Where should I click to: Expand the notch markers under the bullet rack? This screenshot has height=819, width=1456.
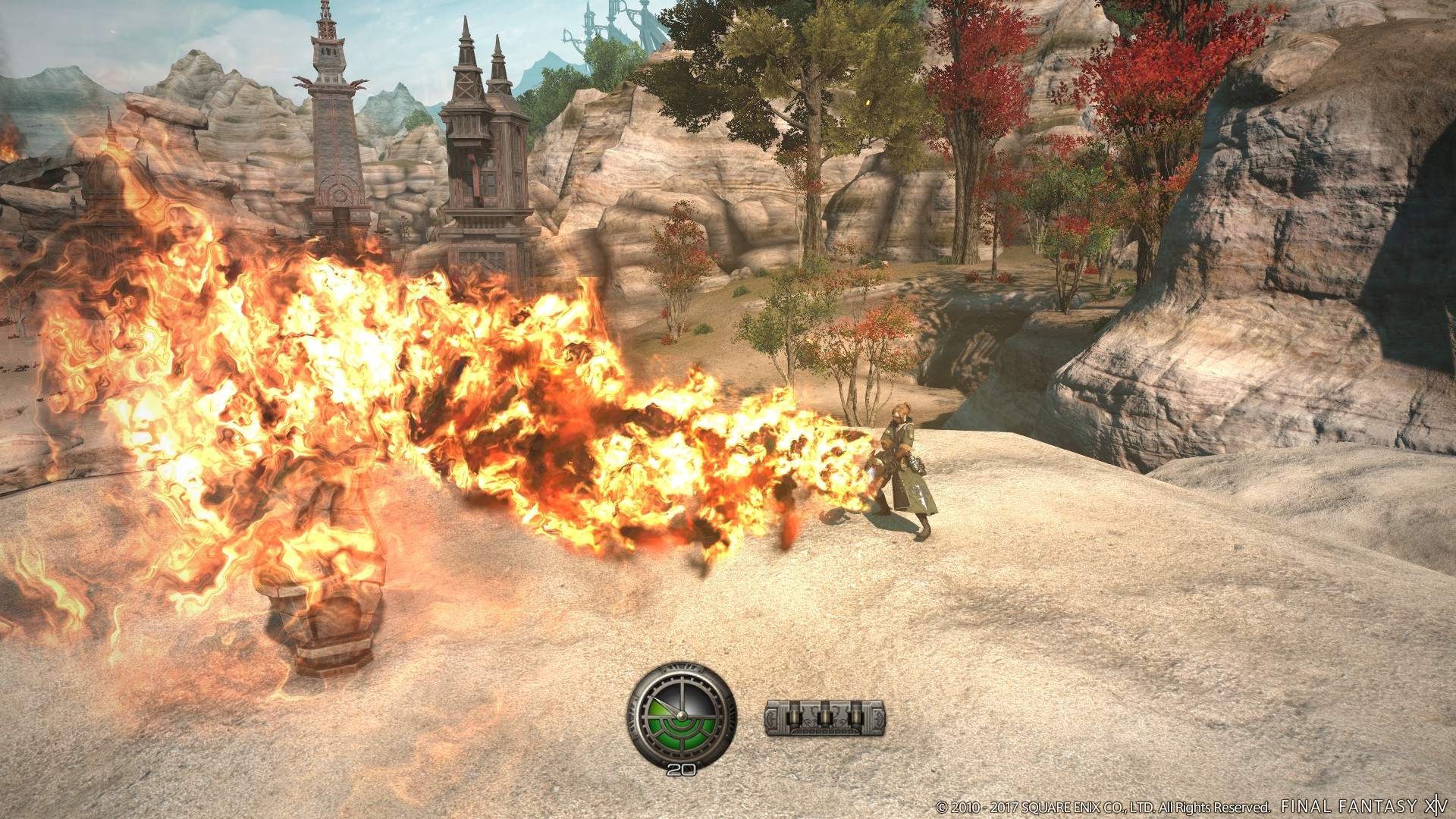pos(824,731)
